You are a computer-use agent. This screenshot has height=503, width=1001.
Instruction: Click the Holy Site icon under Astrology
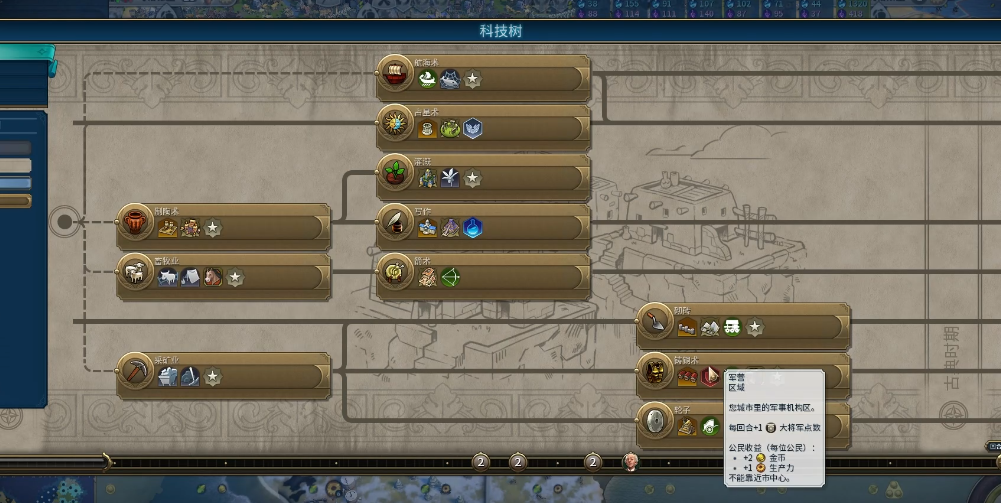coord(472,129)
